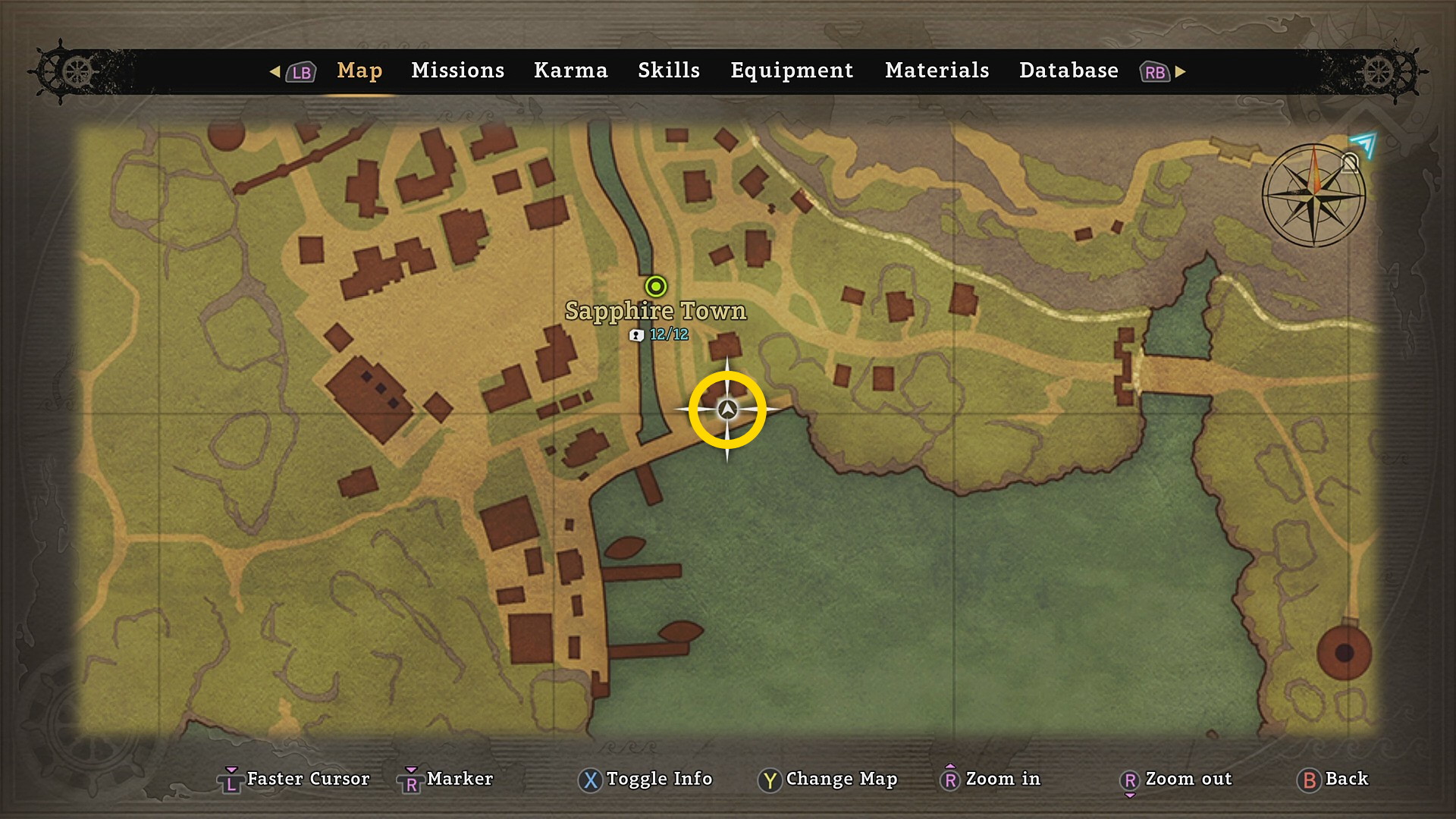The width and height of the screenshot is (1456, 819).
Task: Click the blue arrow icon beside the compass
Action: 1363,143
